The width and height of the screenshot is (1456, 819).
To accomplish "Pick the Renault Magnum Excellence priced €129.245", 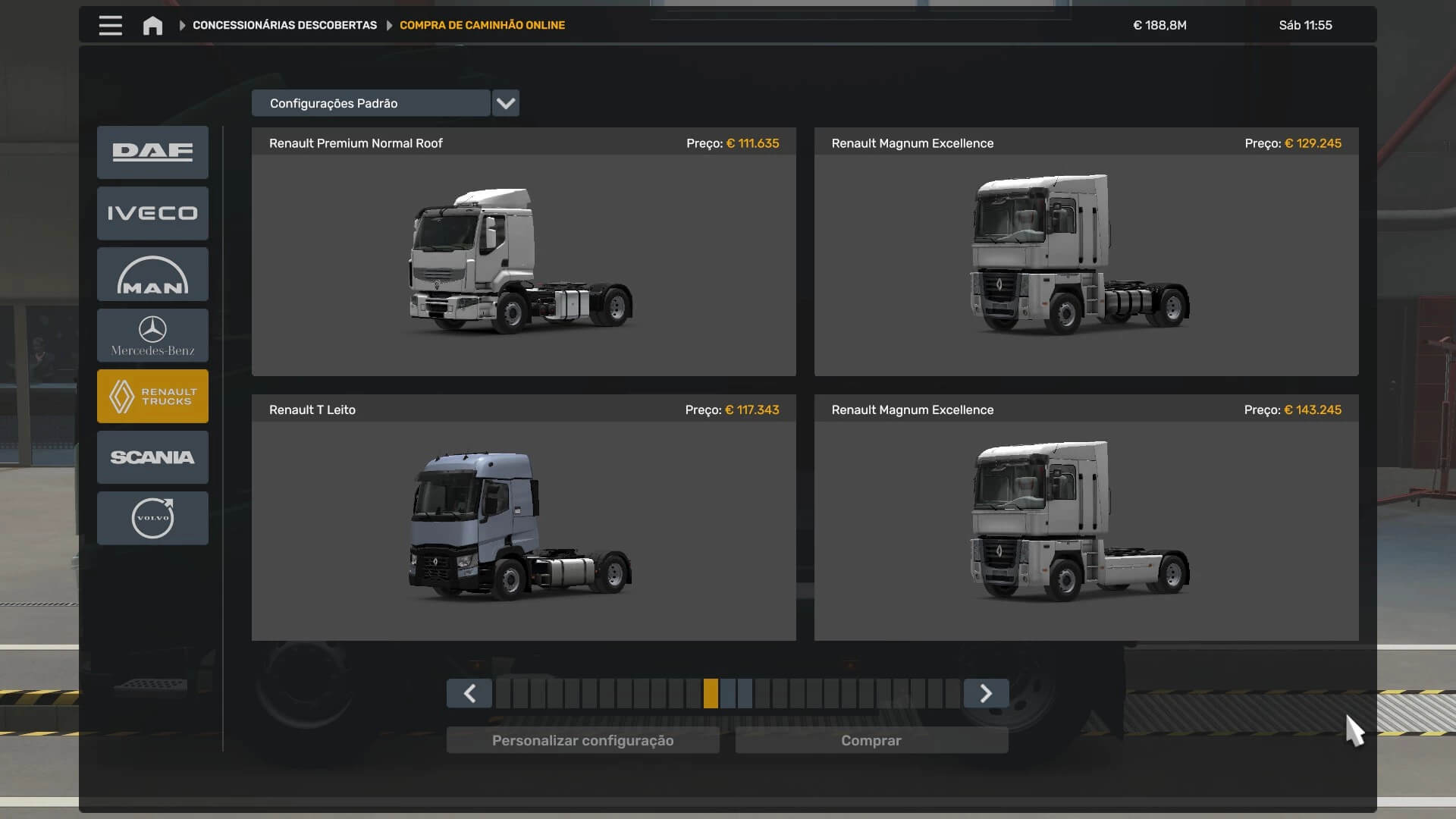I will point(1086,262).
